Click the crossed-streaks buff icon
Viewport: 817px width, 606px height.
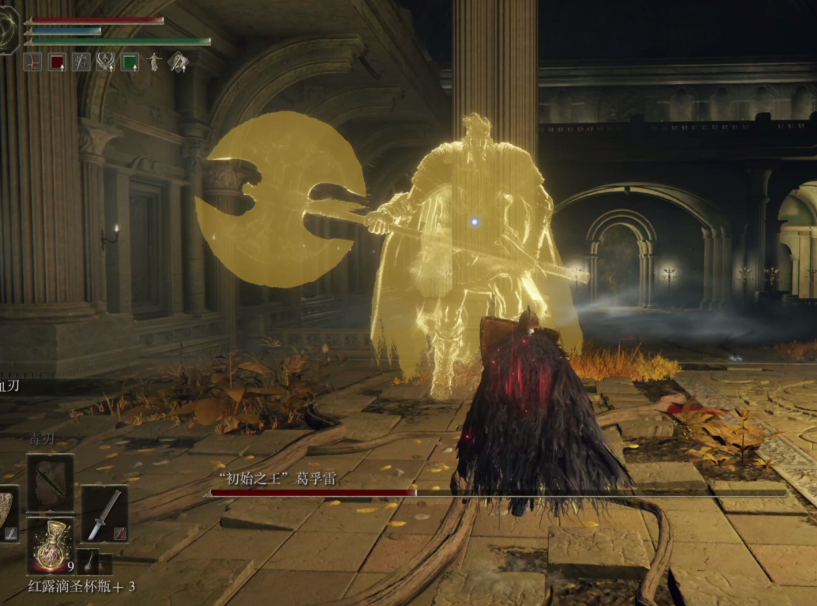point(81,62)
